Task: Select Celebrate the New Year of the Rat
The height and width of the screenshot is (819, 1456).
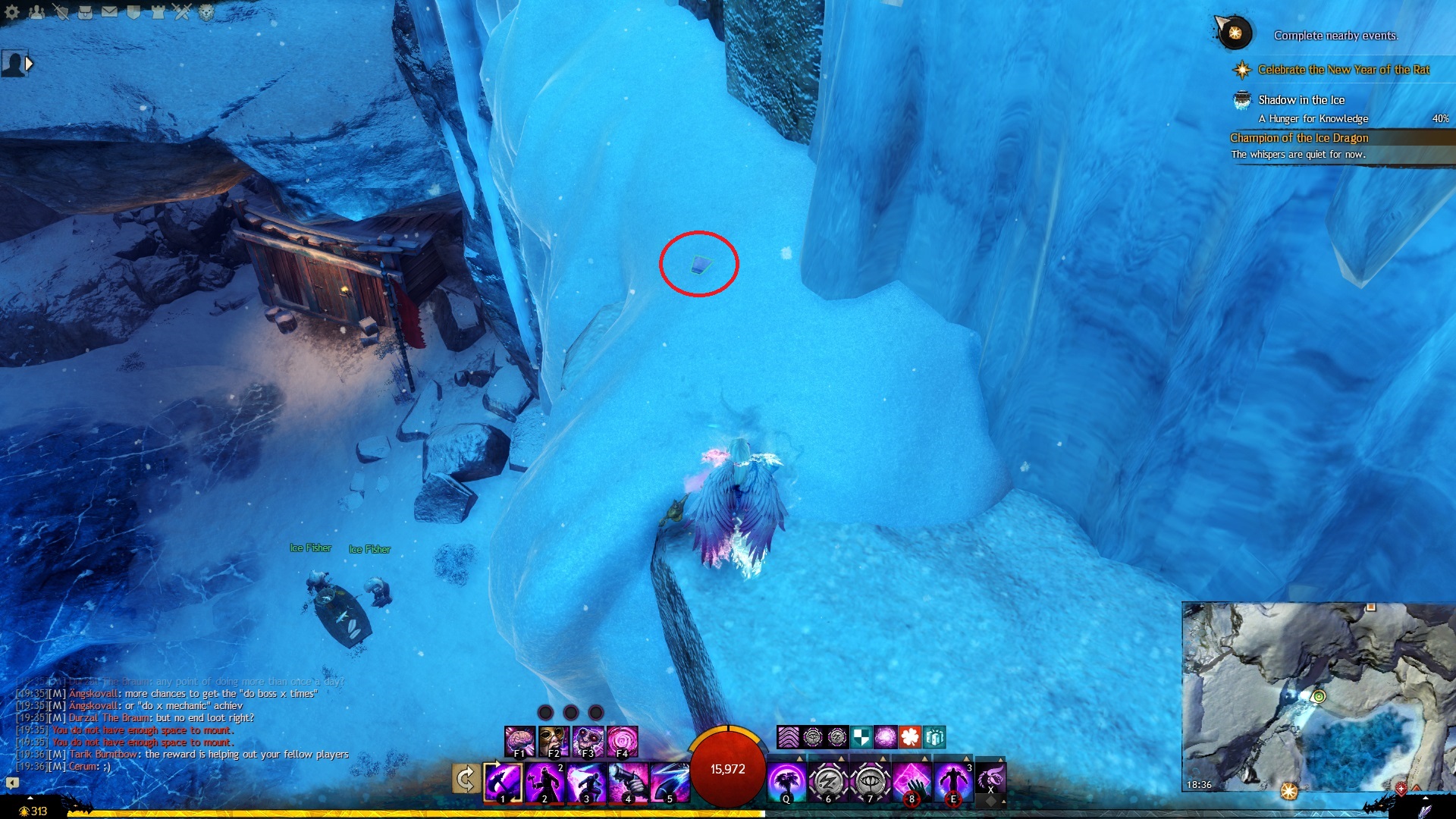Action: coord(1343,70)
